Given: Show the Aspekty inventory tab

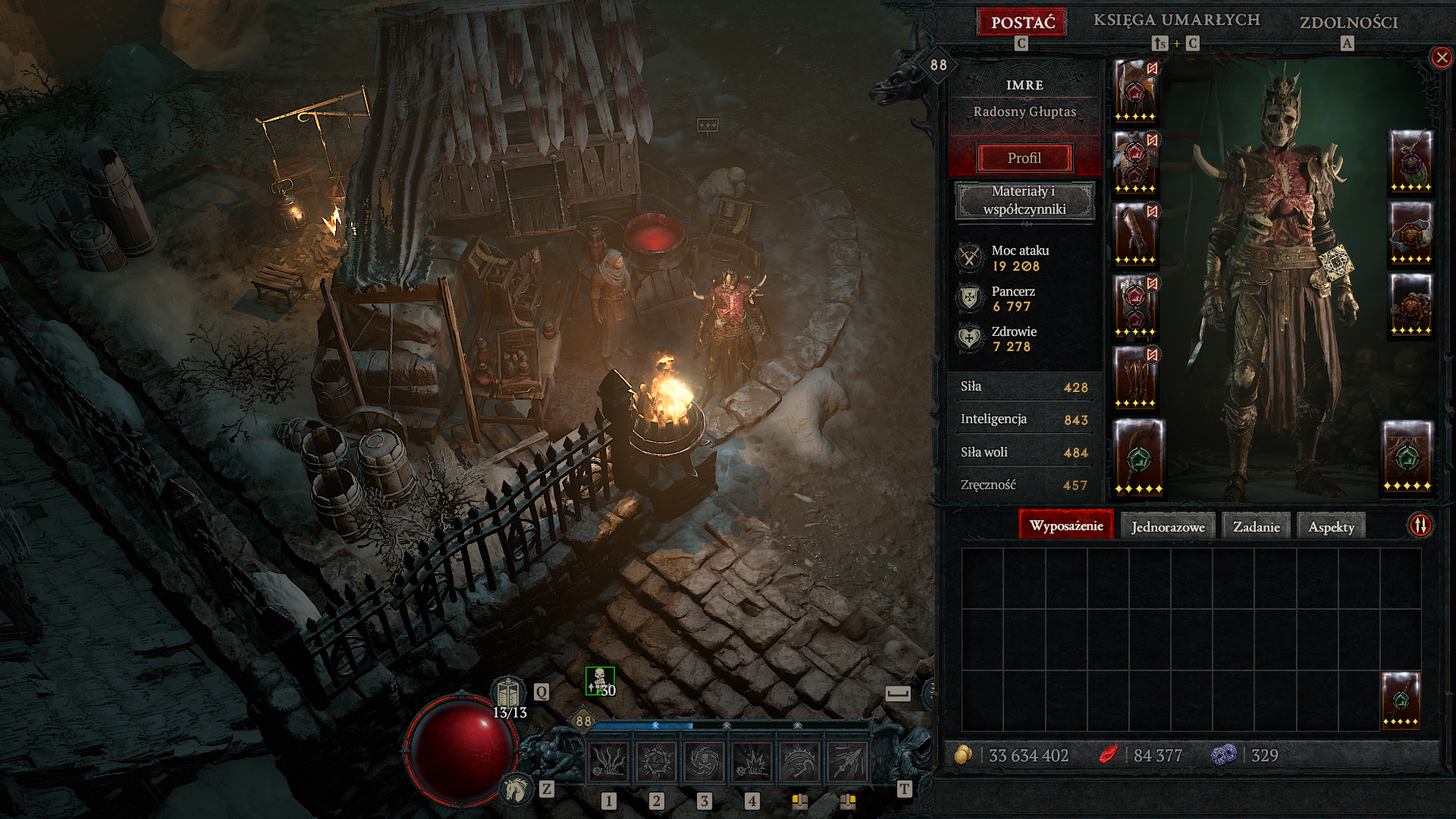Looking at the screenshot, I should (x=1331, y=526).
